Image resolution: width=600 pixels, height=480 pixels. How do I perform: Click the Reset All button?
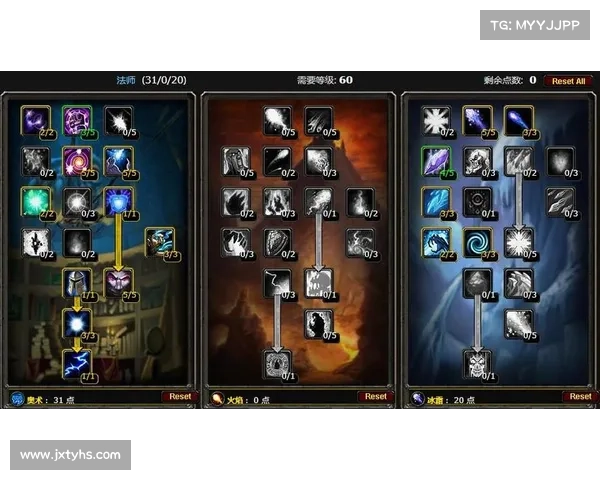click(x=569, y=81)
